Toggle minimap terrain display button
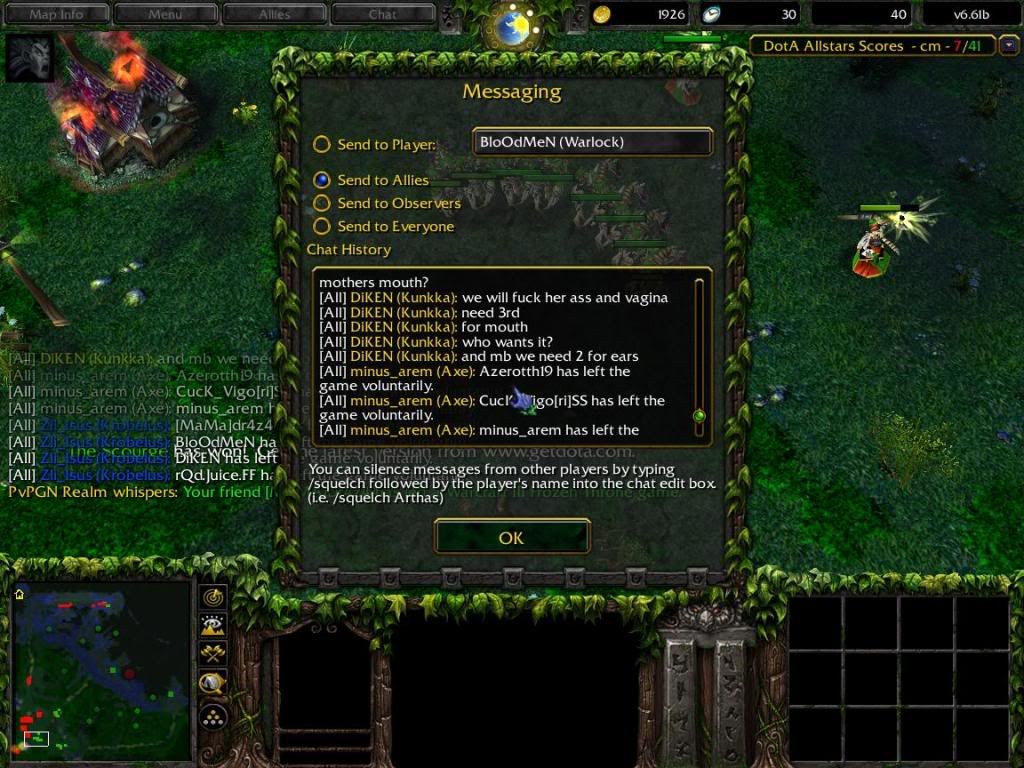 coord(213,626)
